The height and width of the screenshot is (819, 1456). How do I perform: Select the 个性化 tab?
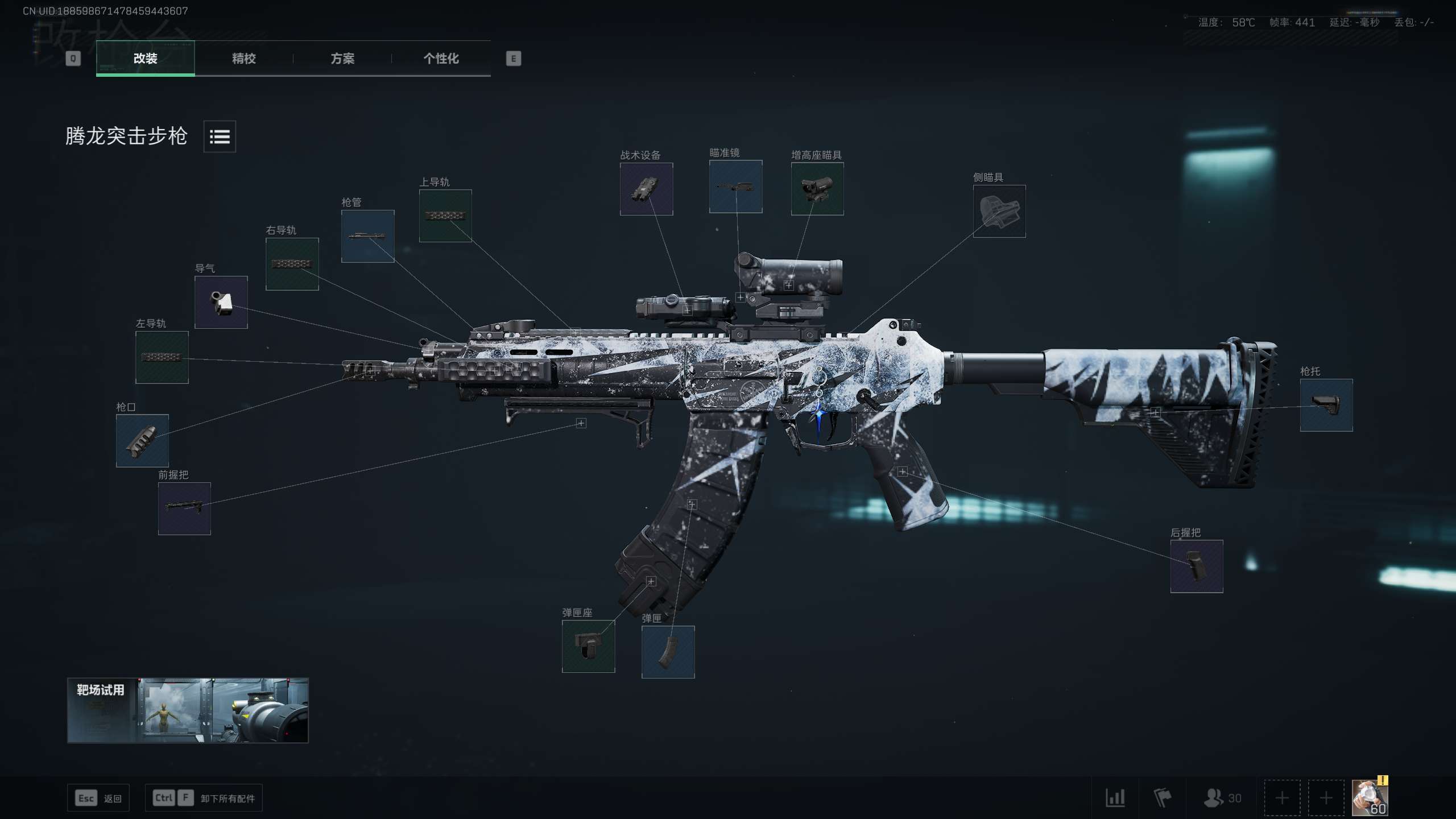click(x=441, y=58)
